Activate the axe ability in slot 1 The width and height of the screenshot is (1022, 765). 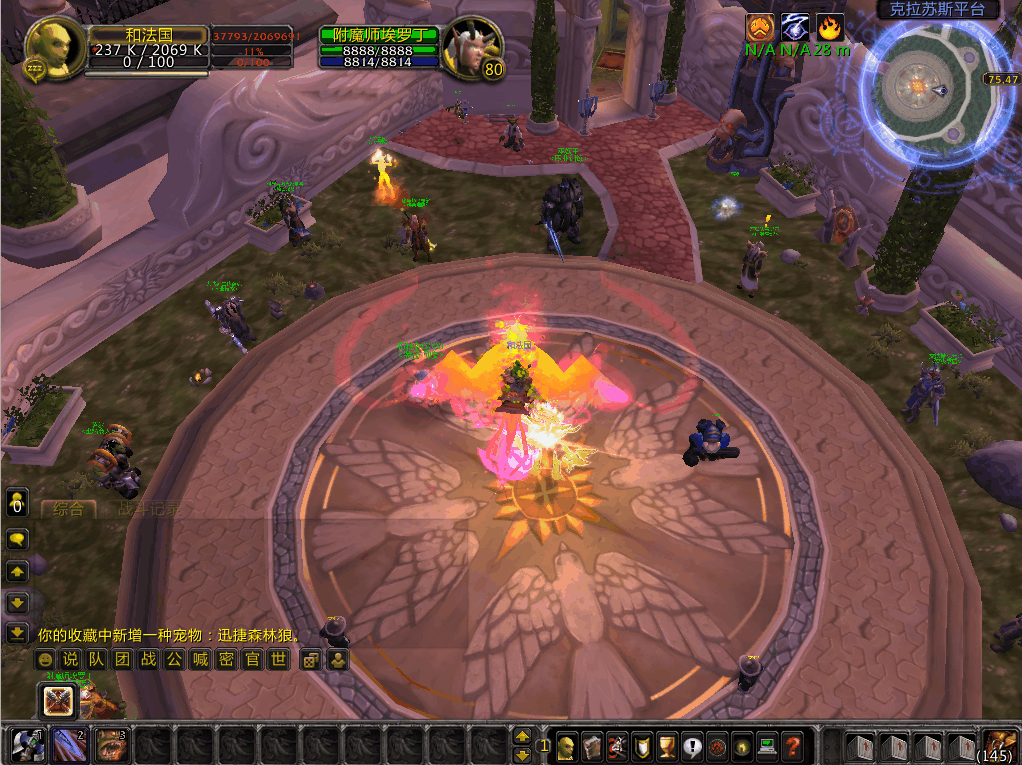[x=24, y=745]
